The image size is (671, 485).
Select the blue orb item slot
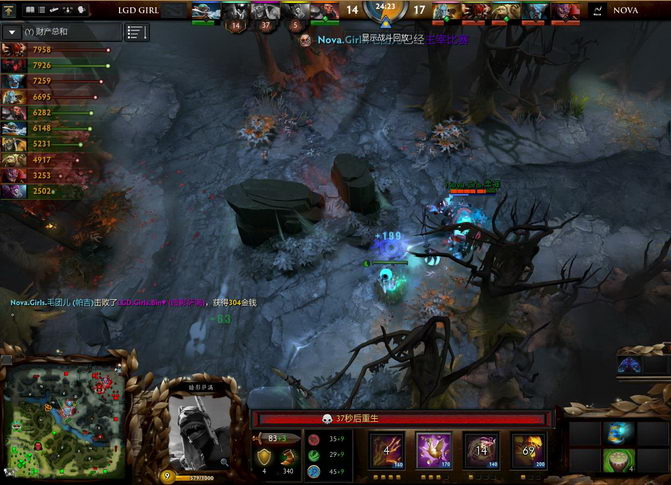click(618, 432)
